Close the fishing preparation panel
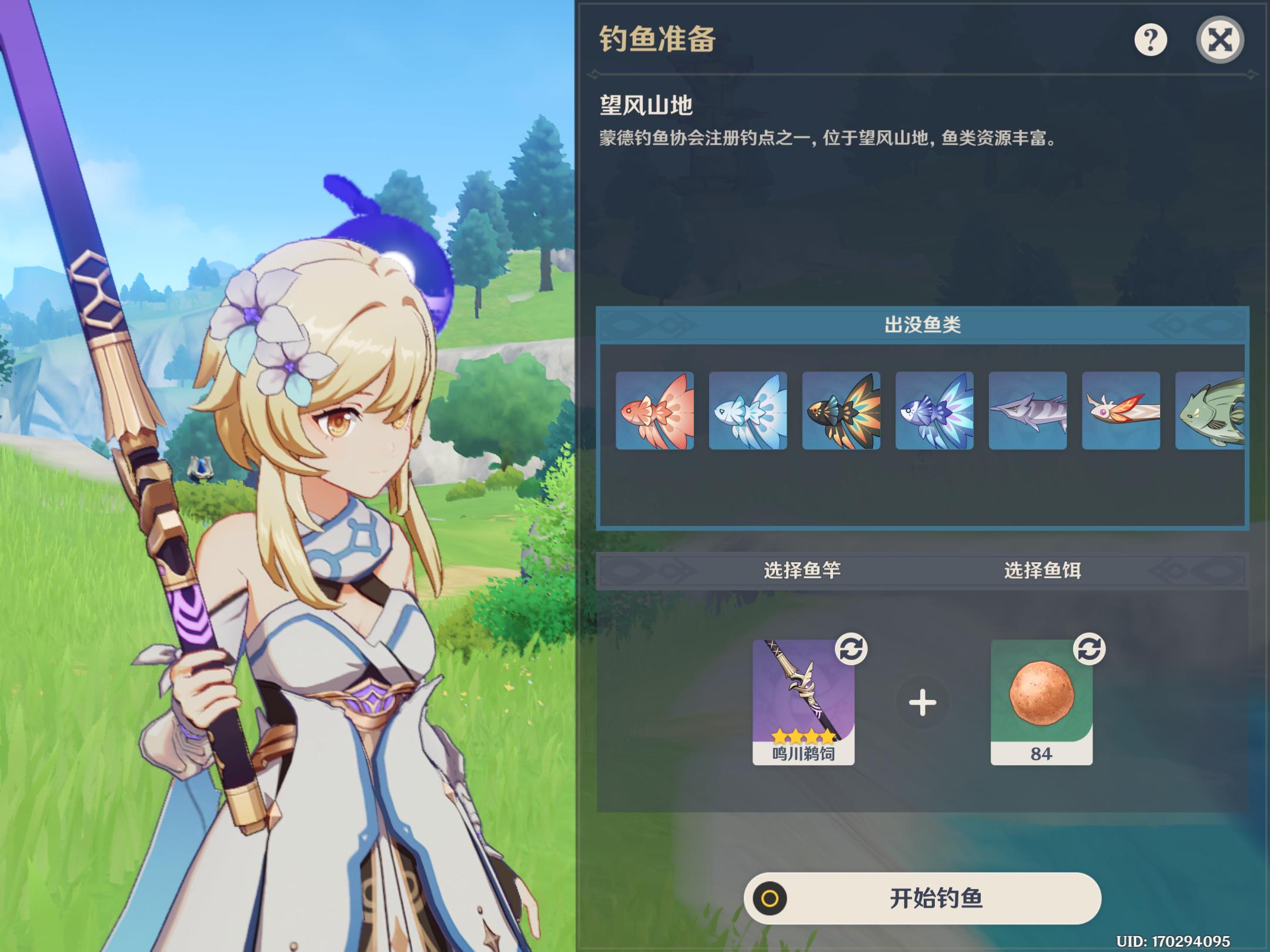This screenshot has height=952, width=1270. (1219, 40)
